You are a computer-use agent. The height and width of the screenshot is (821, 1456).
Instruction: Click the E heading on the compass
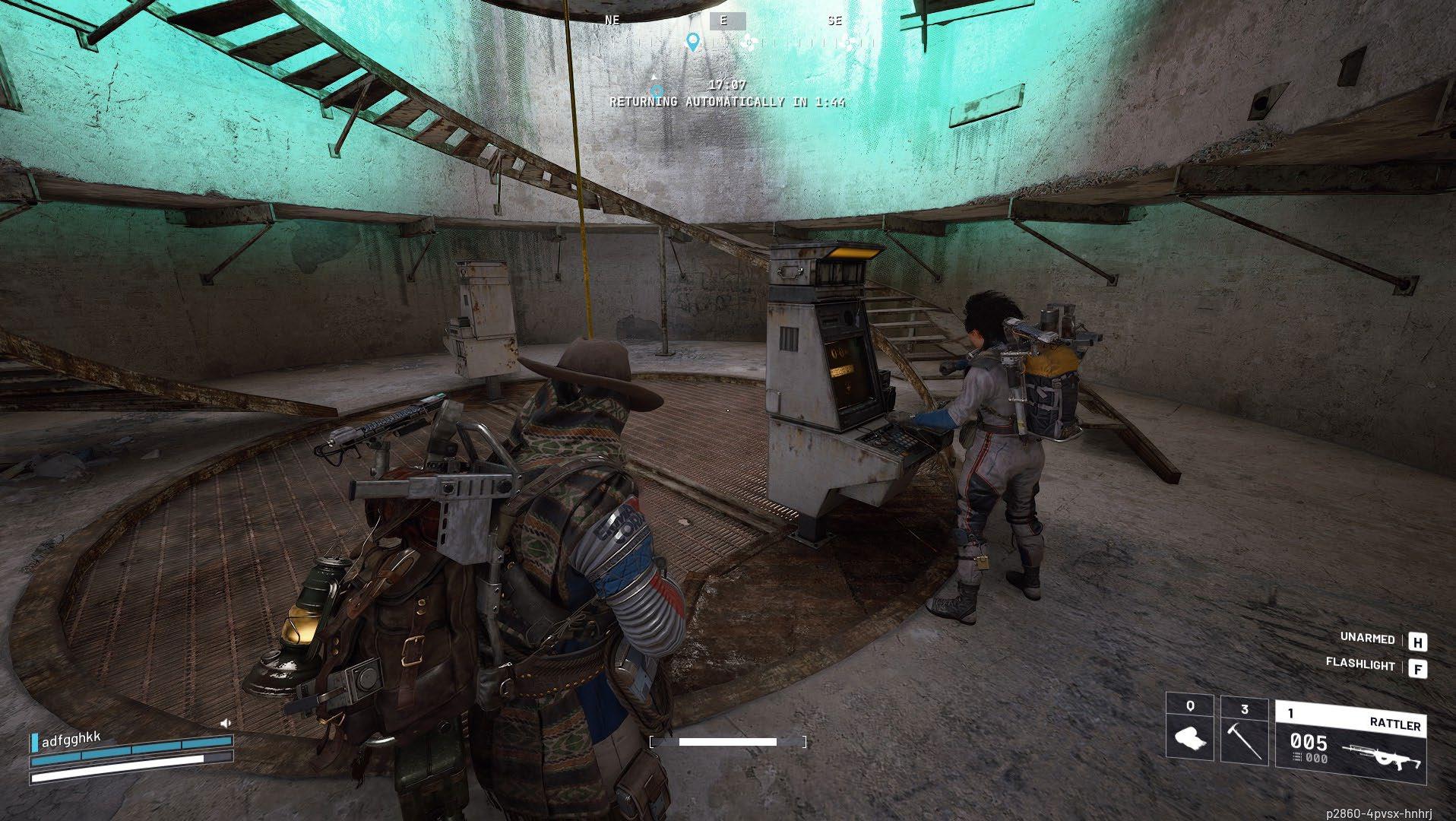(x=723, y=21)
